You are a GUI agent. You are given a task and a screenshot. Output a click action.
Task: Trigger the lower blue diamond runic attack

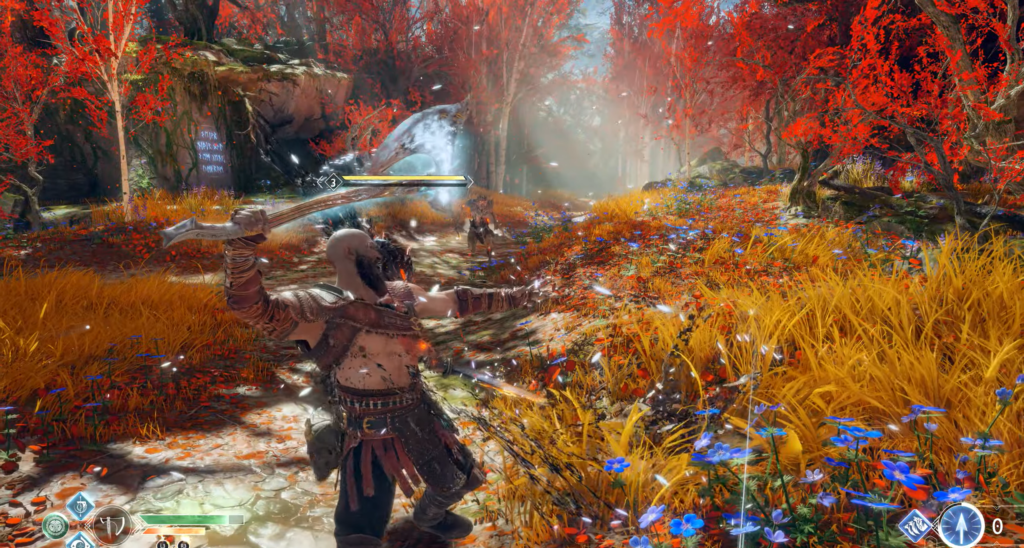pyautogui.click(x=81, y=542)
